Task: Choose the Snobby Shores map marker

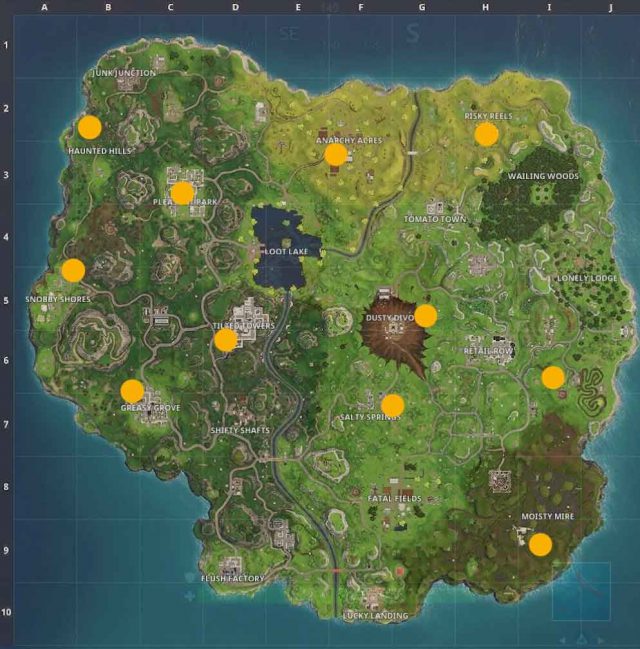Action: tap(73, 270)
